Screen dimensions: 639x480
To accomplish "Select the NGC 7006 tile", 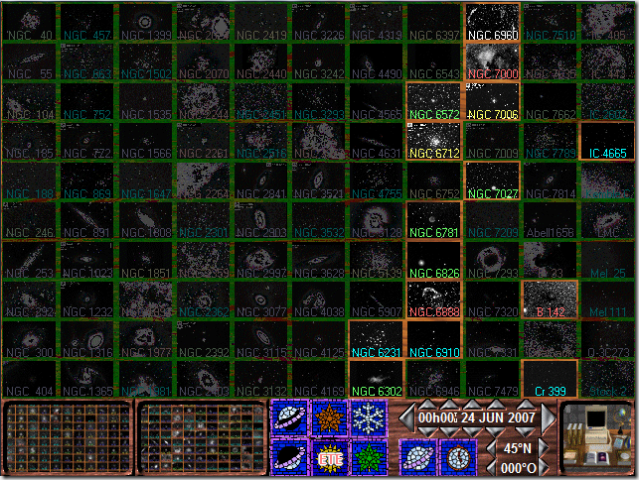I will coord(492,101).
